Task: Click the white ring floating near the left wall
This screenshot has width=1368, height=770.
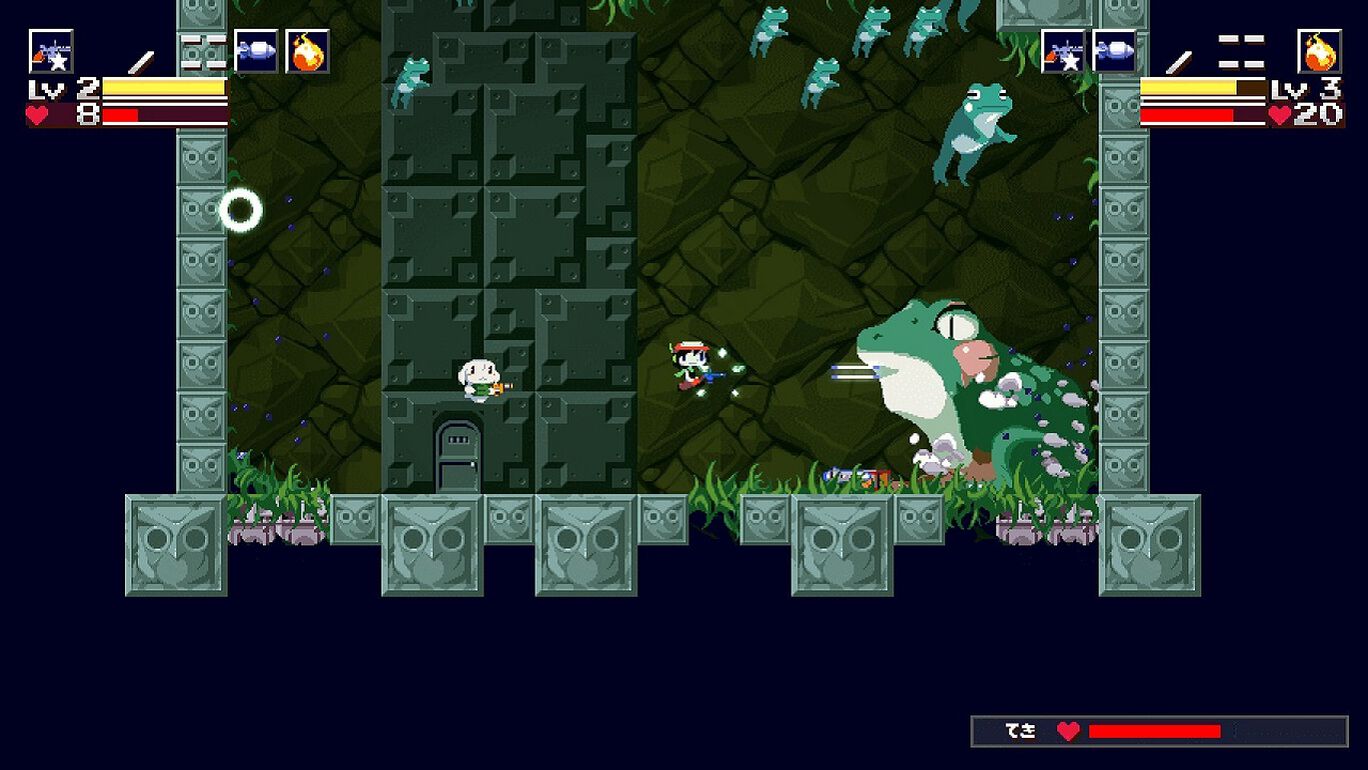Action: pyautogui.click(x=240, y=210)
